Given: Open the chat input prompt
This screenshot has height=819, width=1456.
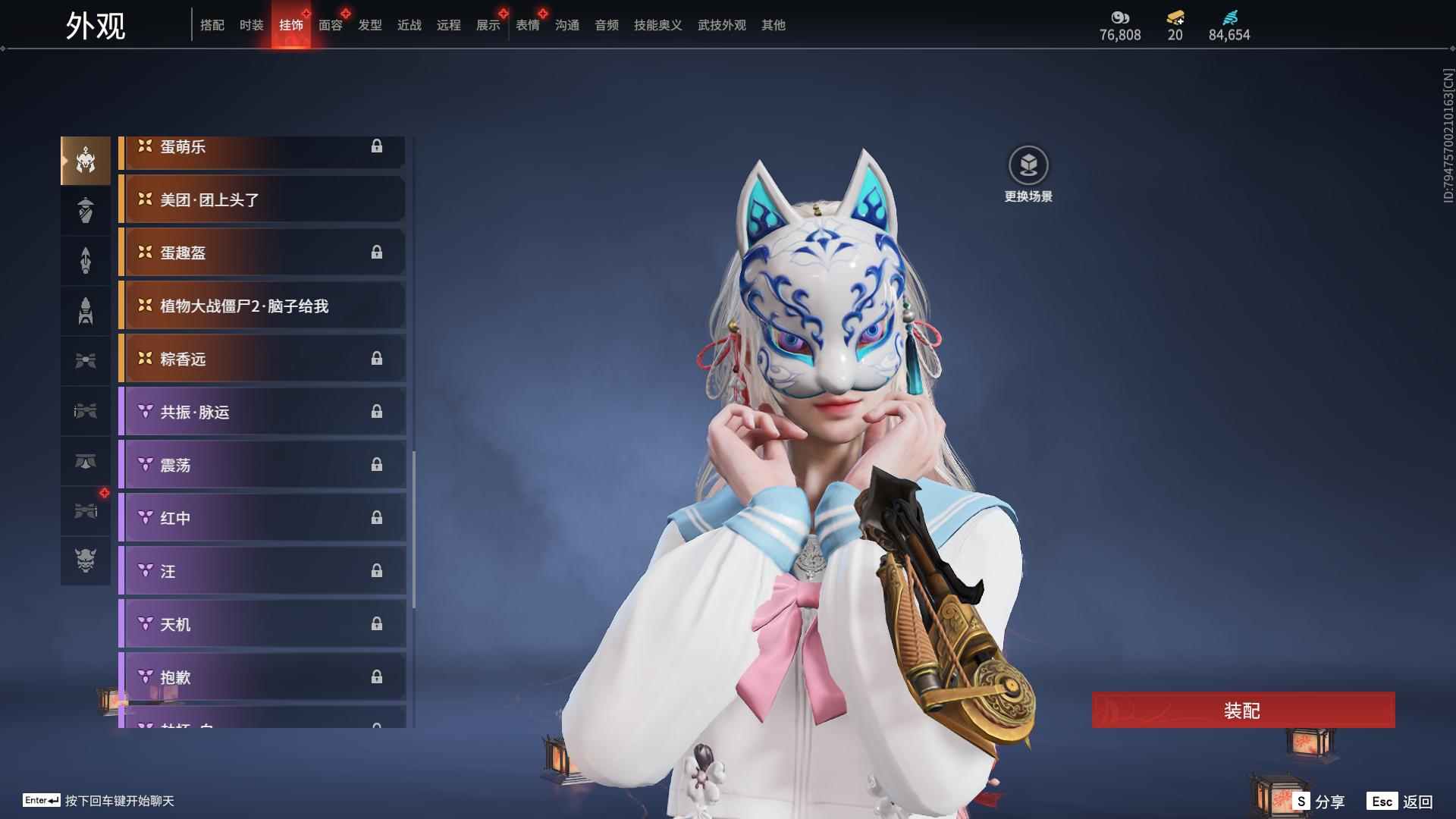Looking at the screenshot, I should [99, 801].
